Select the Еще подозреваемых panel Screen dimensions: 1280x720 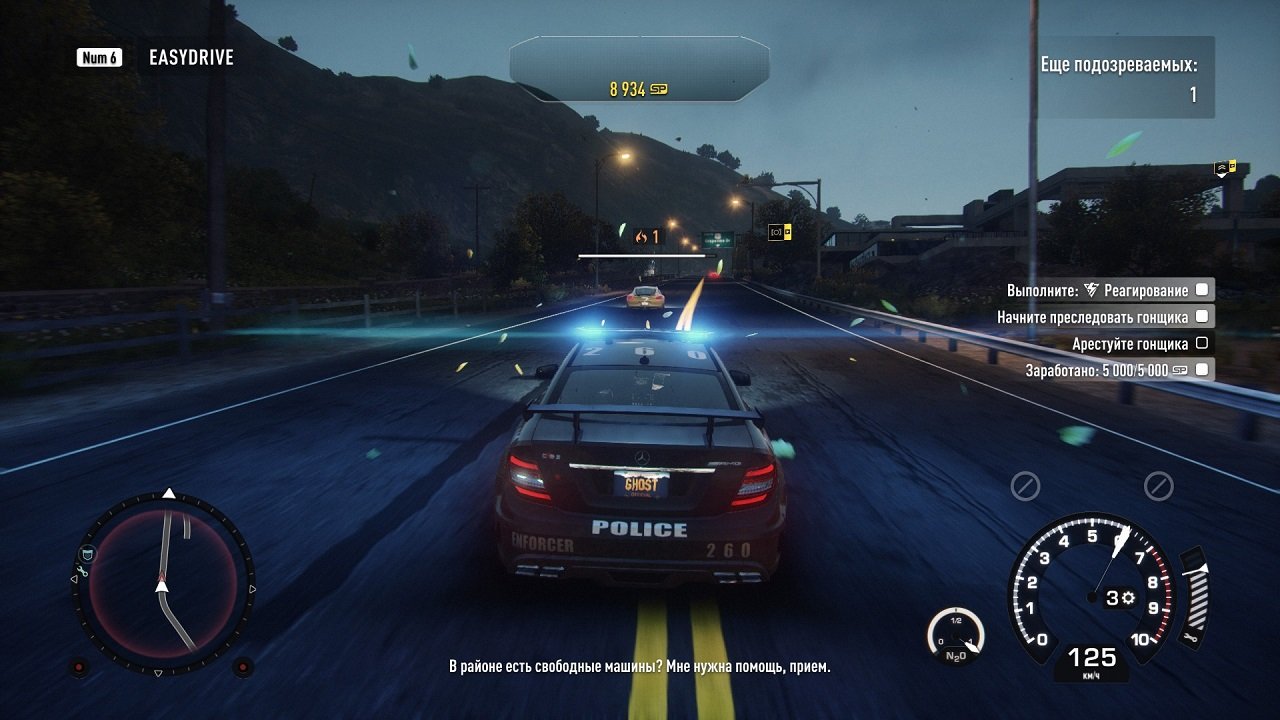pyautogui.click(x=1124, y=80)
